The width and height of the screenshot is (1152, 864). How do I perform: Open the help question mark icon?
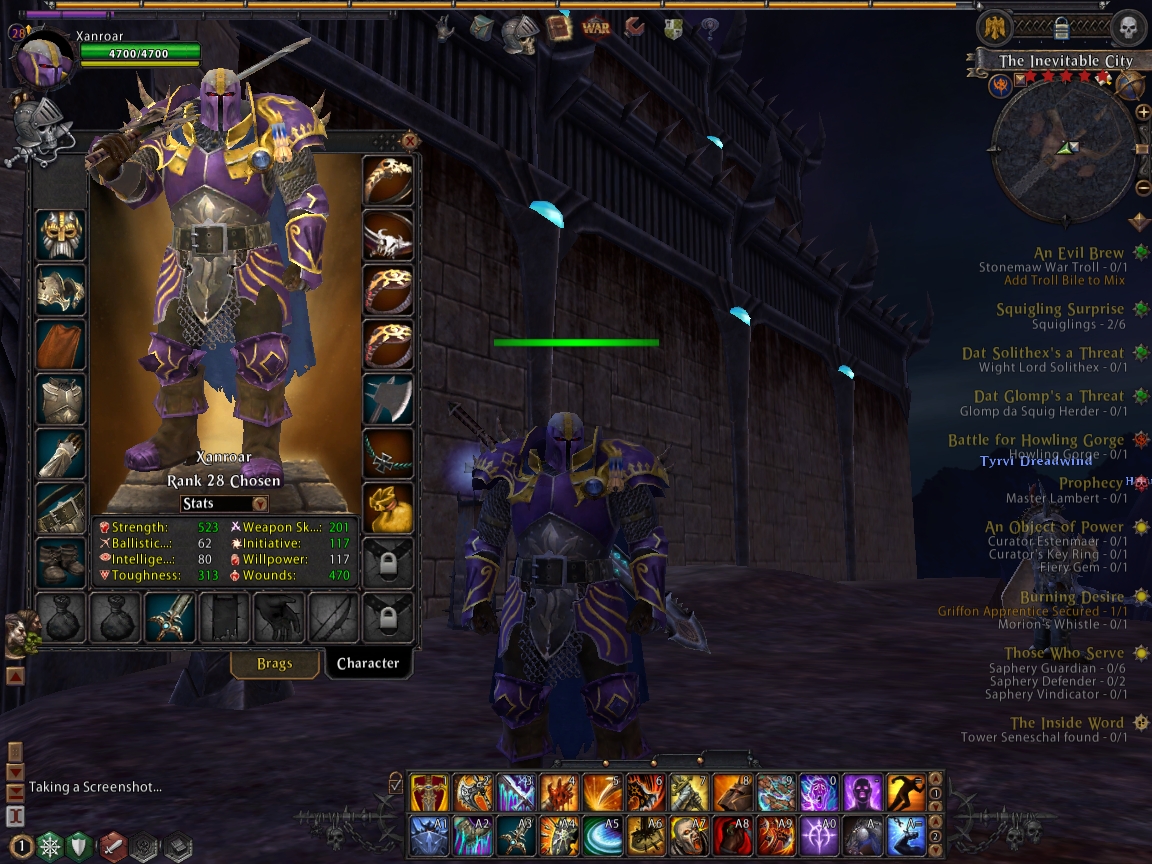(x=710, y=28)
